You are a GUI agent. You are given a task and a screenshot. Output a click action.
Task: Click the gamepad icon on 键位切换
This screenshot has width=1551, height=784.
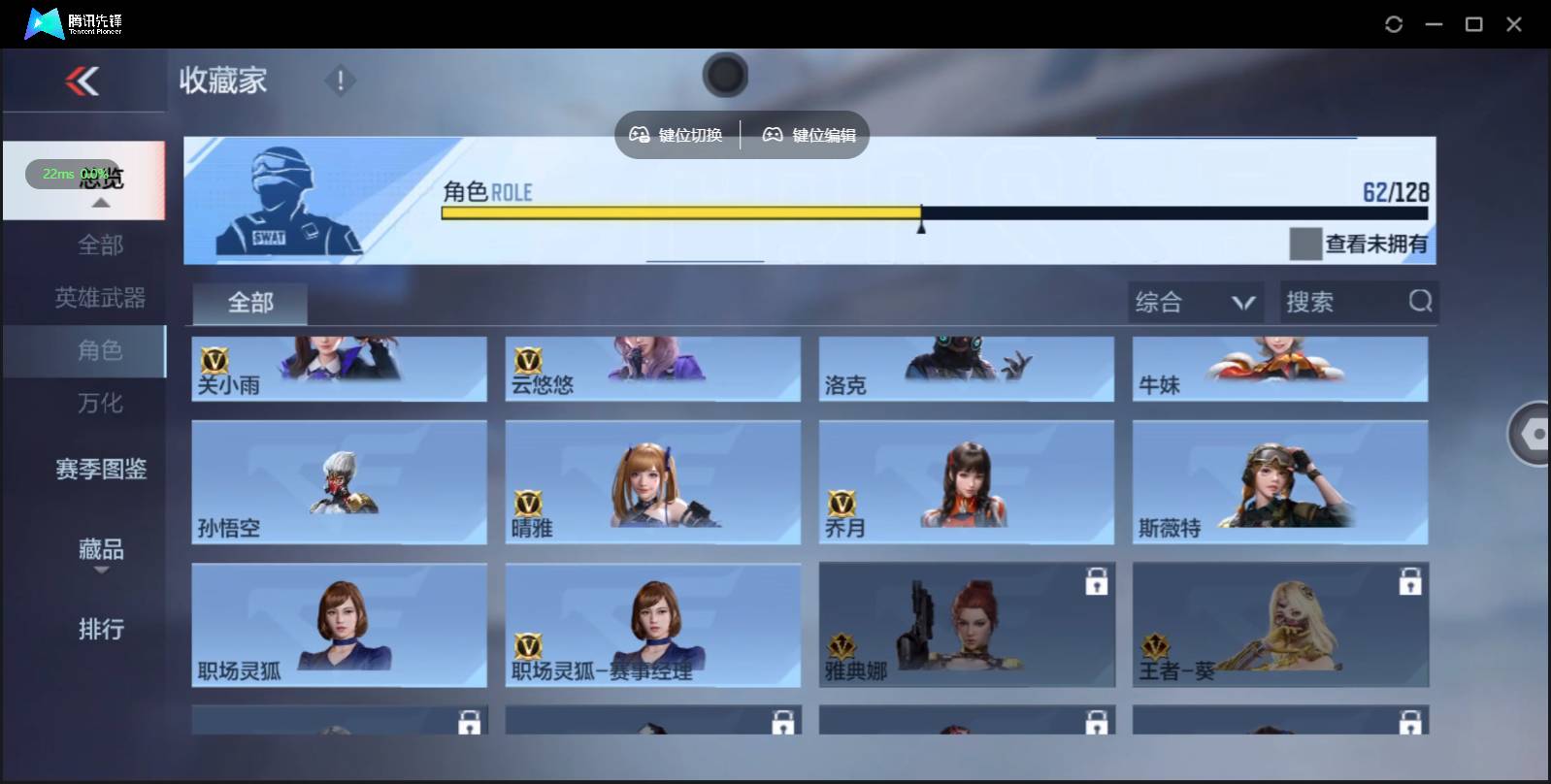640,135
